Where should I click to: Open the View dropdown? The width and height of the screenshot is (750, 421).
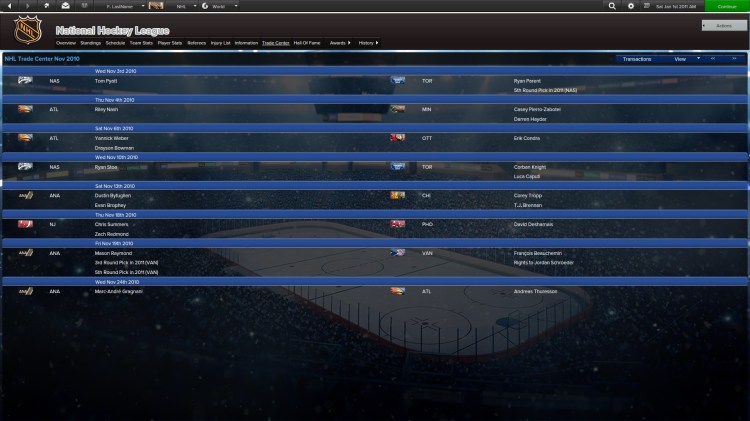click(683, 59)
